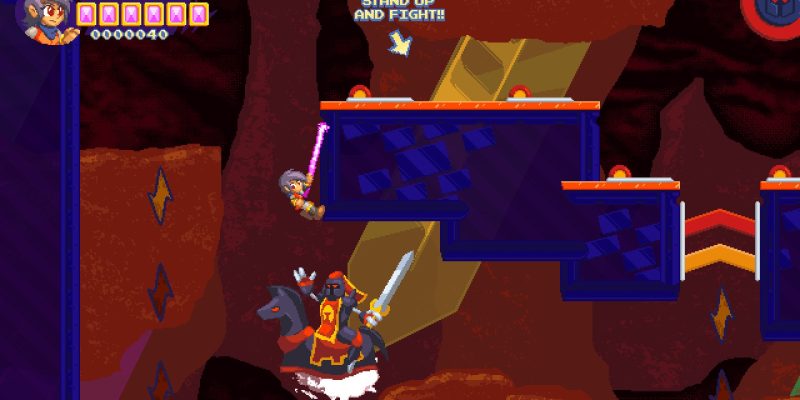The width and height of the screenshot is (800, 400).
Task: Click the hero character portrait
Action: tap(46, 22)
